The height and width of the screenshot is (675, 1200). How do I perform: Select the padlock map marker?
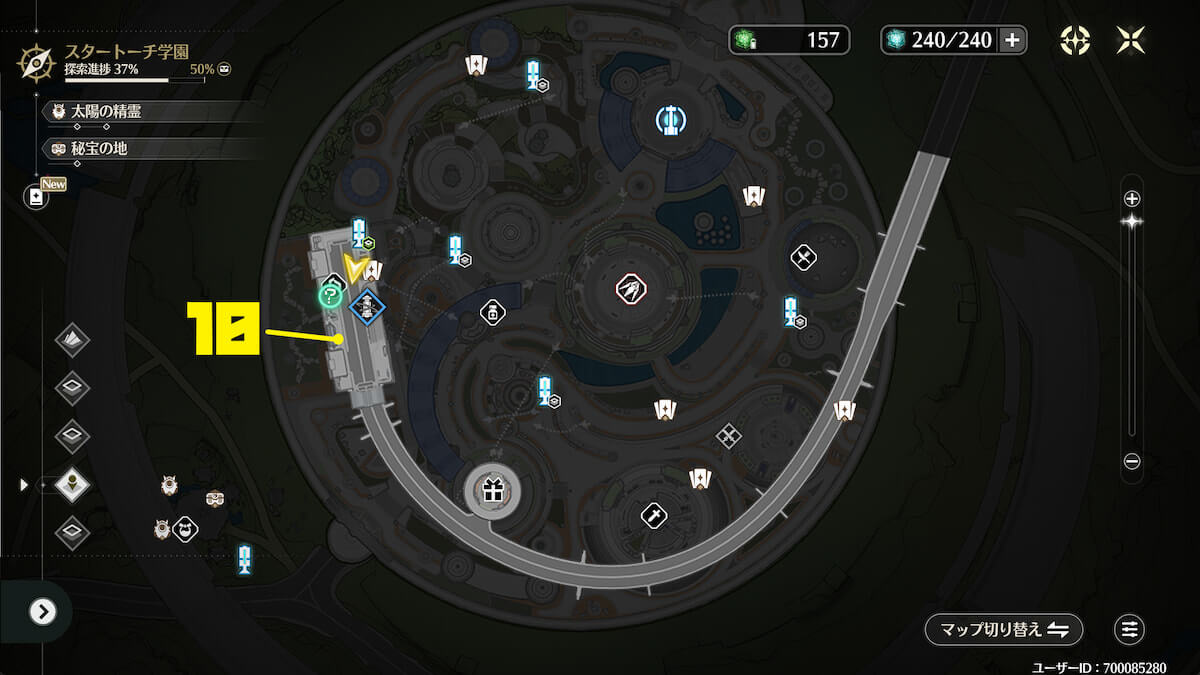pyautogui.click(x=493, y=313)
